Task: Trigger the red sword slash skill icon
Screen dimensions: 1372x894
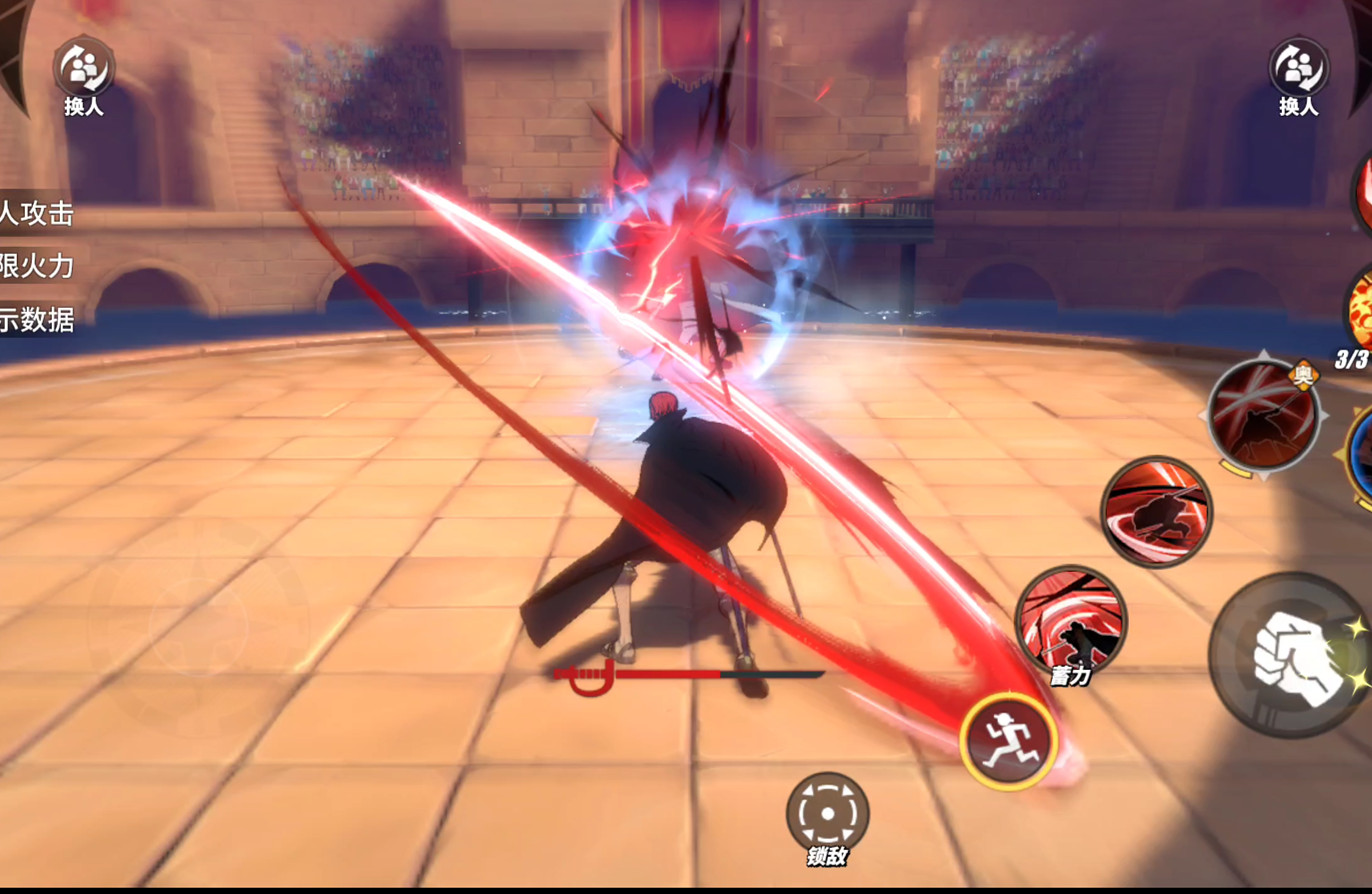Action: coord(1156,511)
